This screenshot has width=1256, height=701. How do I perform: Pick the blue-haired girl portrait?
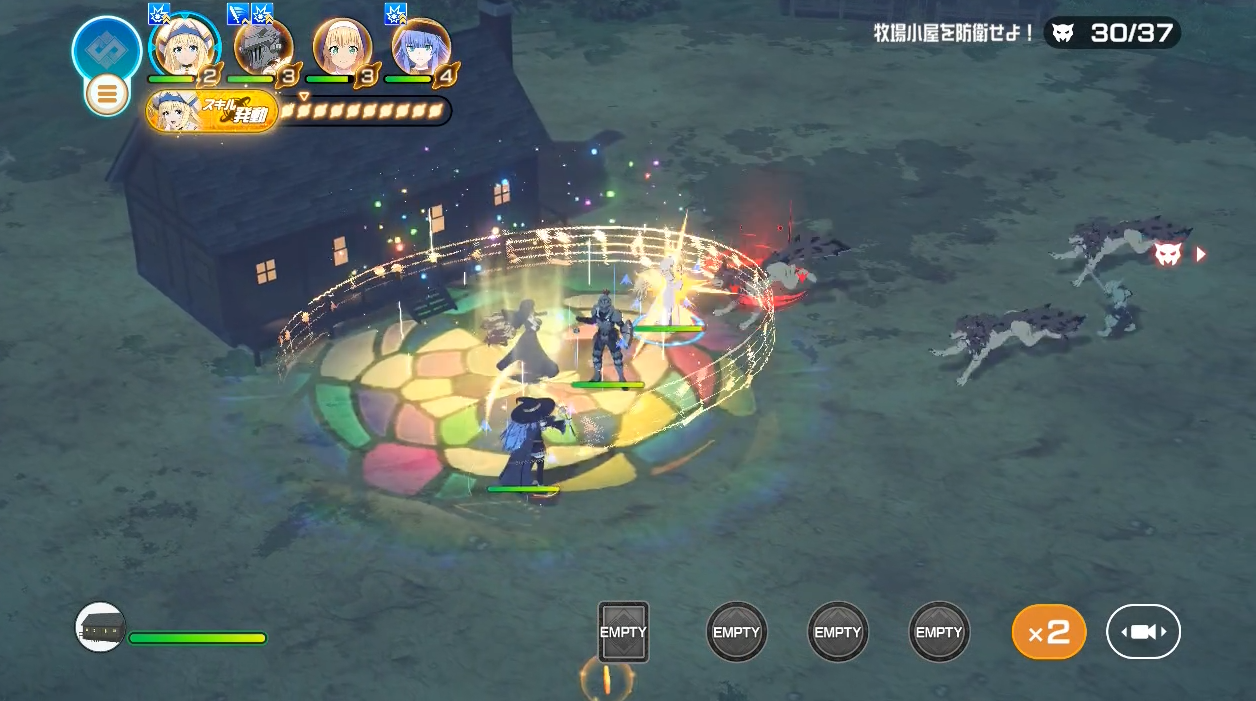click(421, 46)
